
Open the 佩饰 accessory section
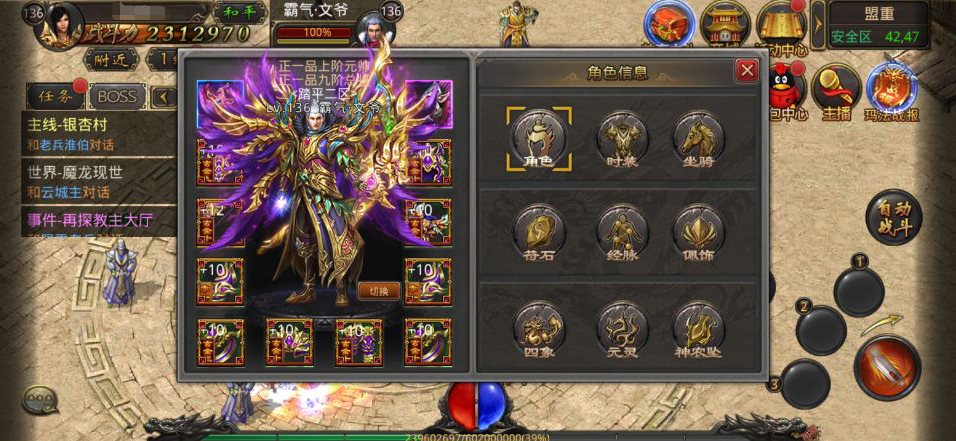(698, 231)
